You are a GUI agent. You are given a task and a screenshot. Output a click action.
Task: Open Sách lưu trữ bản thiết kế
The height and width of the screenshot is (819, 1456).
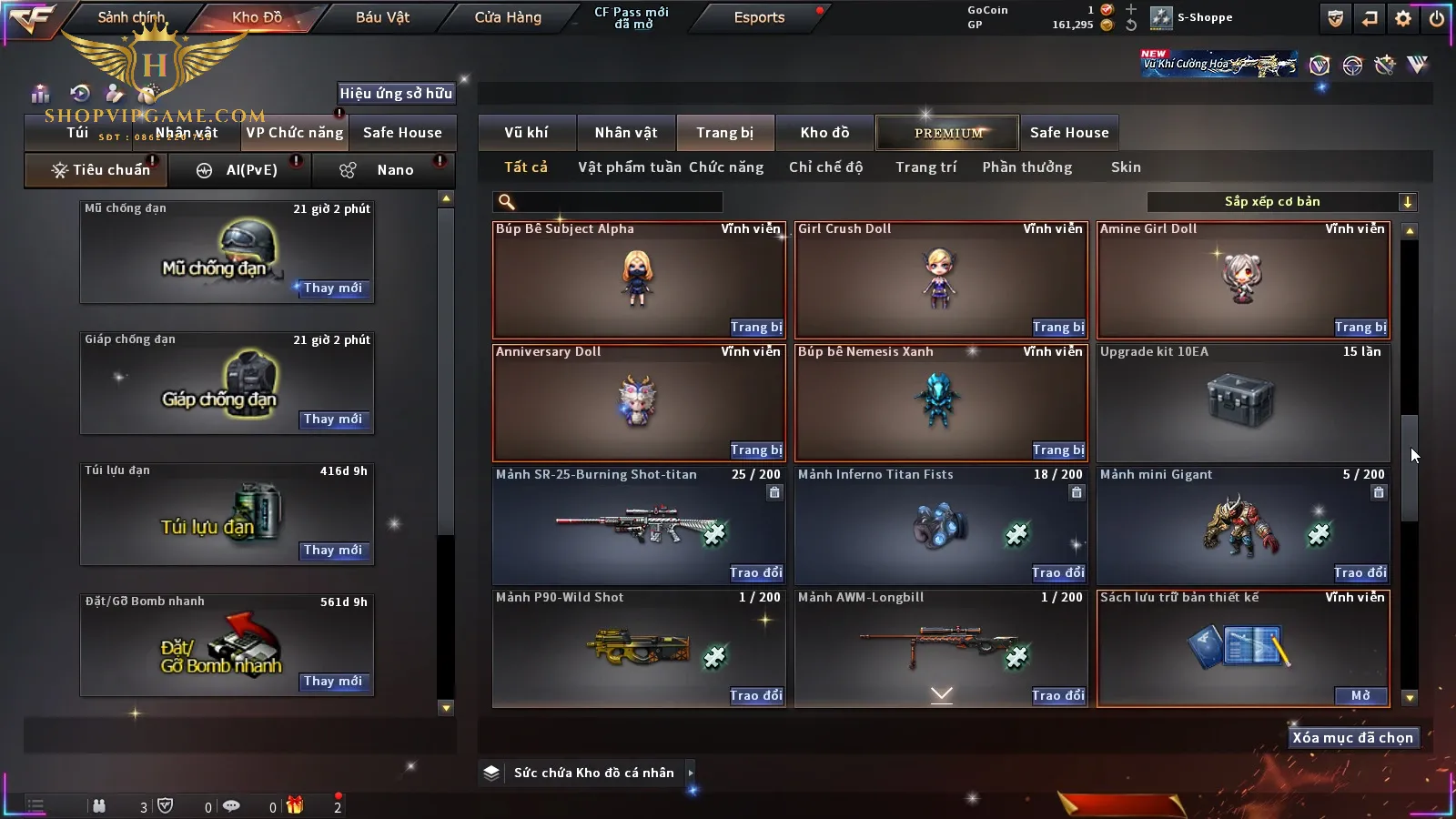pos(1360,696)
